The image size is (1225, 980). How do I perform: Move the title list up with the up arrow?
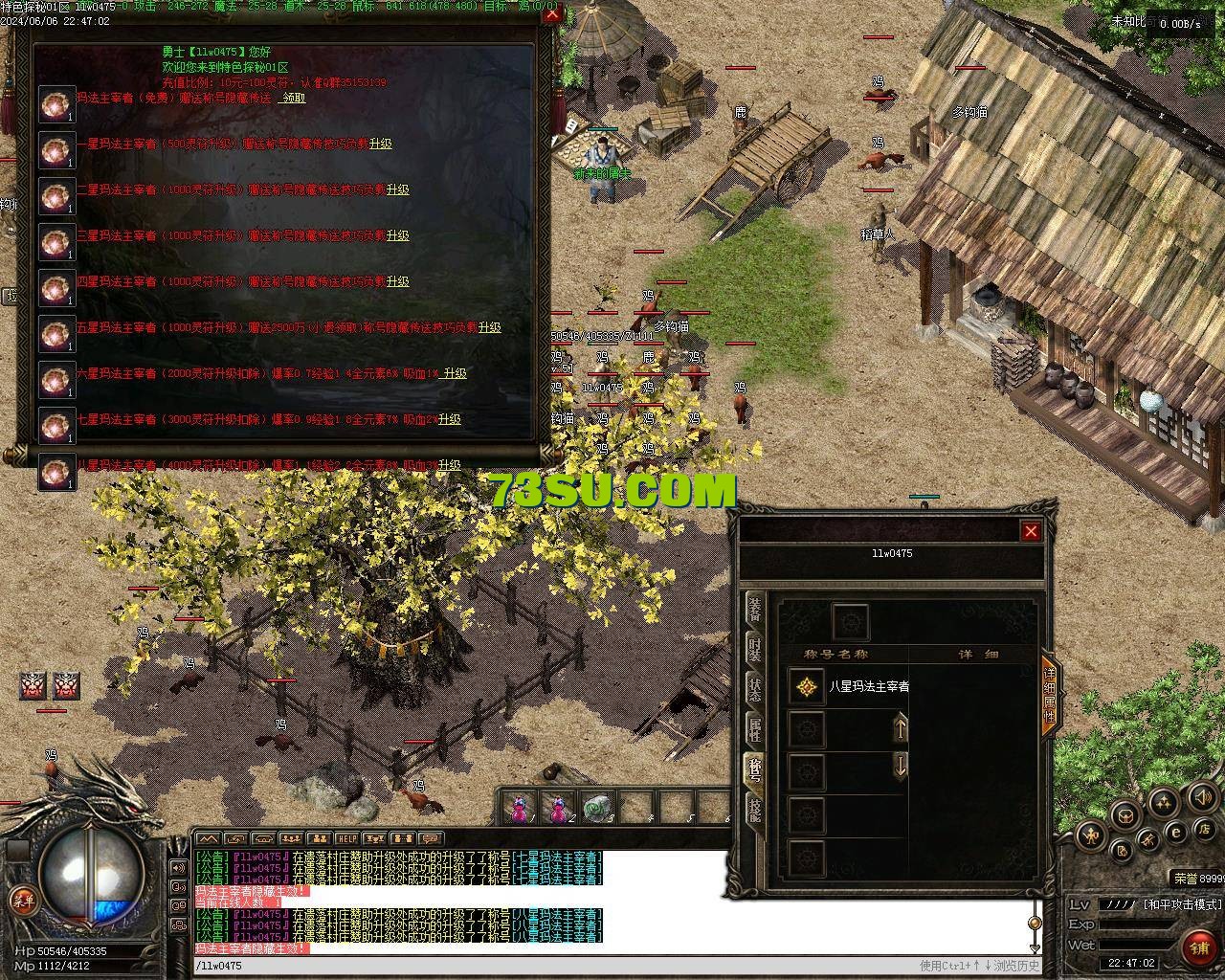coord(900,728)
